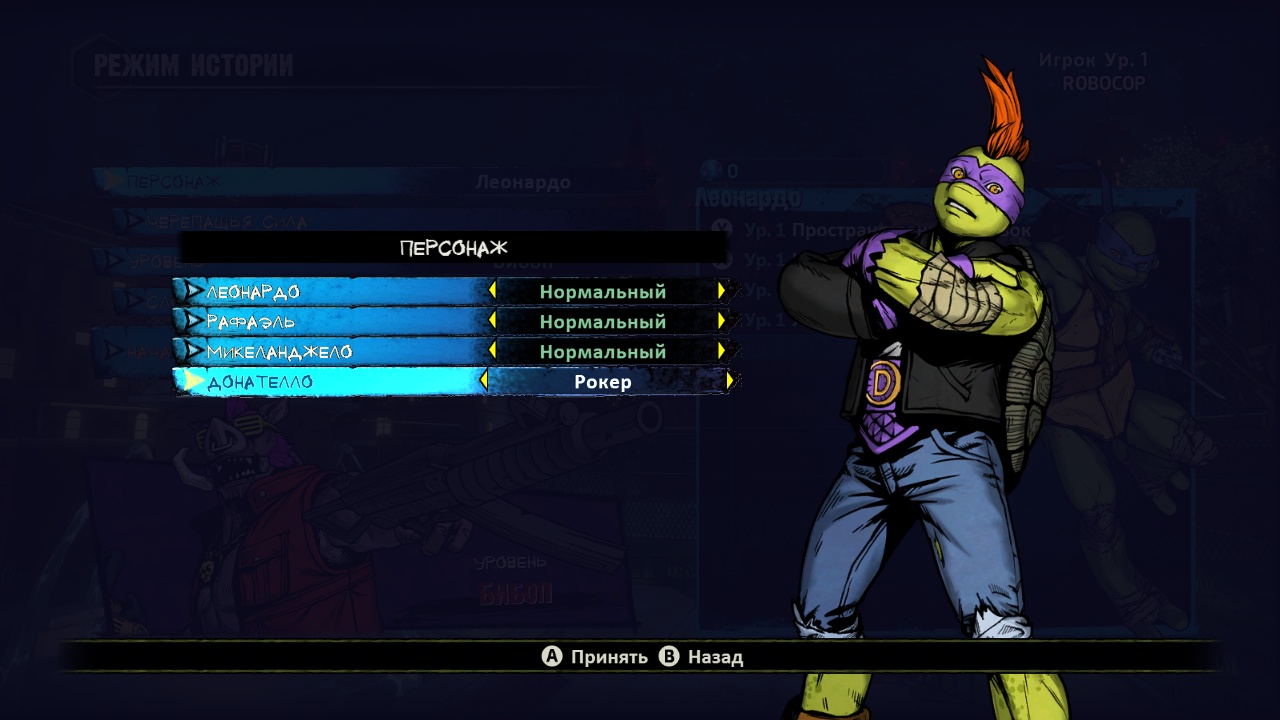
Task: Click the right arrow on Леонардо's costume
Action: pyautogui.click(x=721, y=291)
